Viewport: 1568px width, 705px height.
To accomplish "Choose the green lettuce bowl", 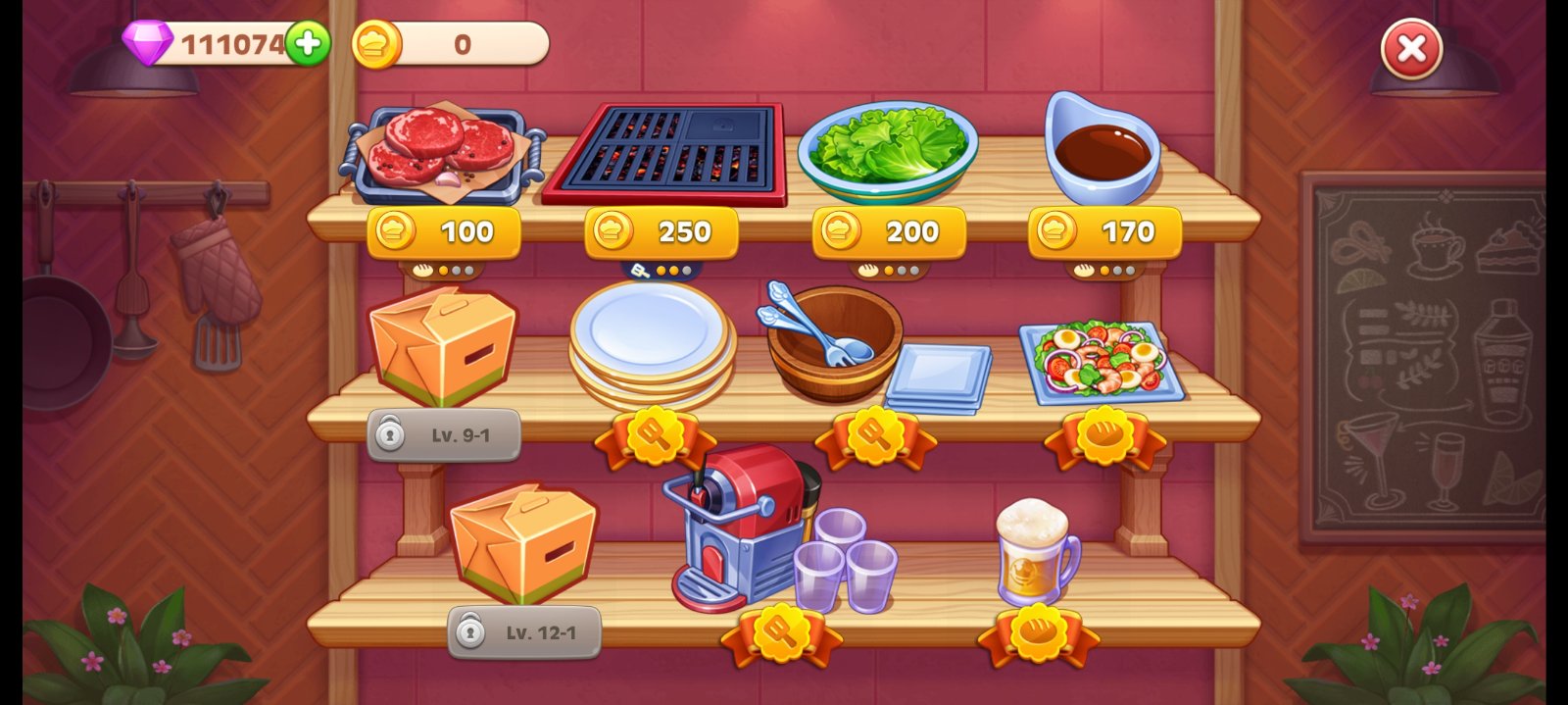I will pos(887,149).
